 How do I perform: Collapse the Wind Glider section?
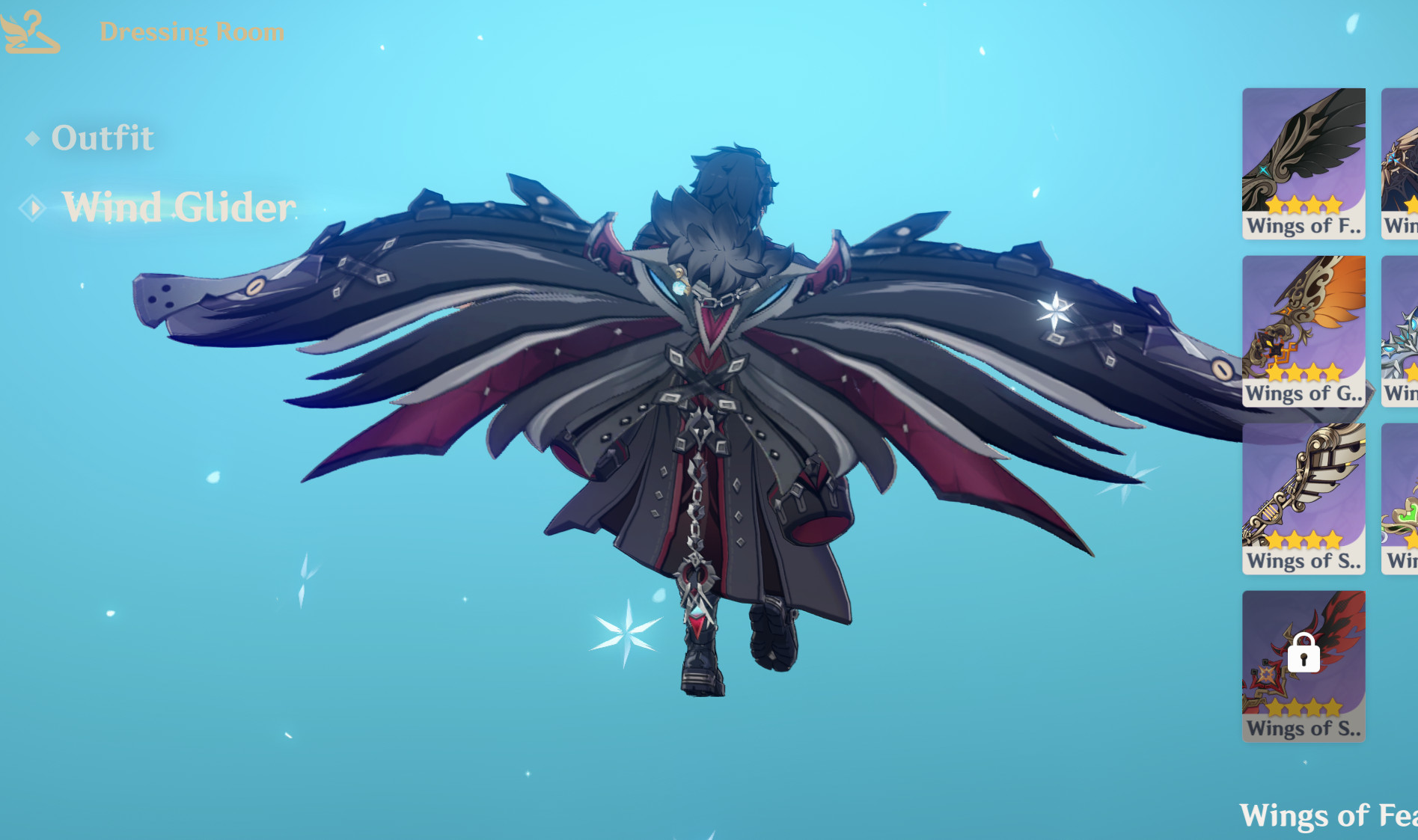pyautogui.click(x=178, y=208)
